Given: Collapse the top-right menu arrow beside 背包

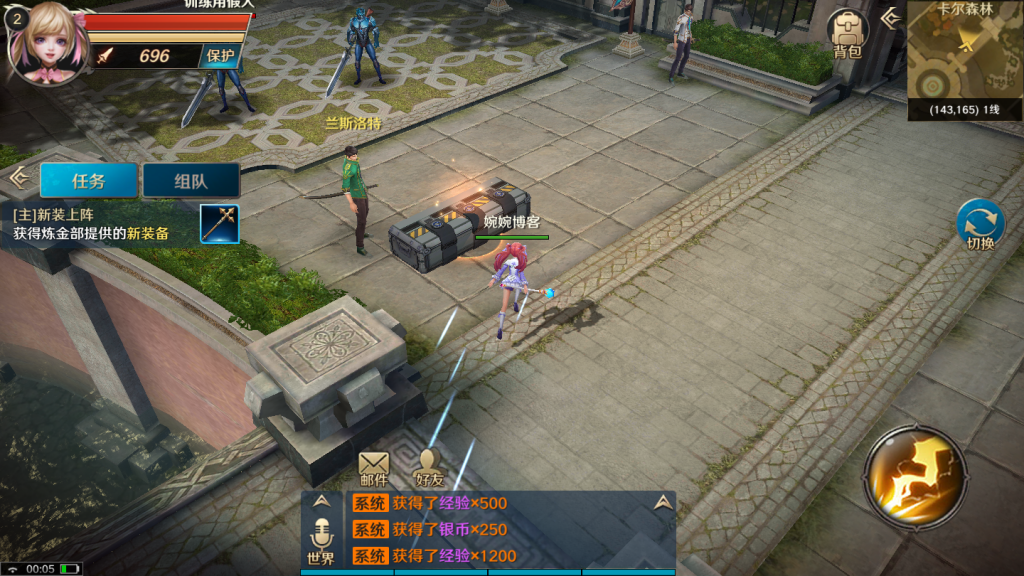Looking at the screenshot, I should coord(889,17).
